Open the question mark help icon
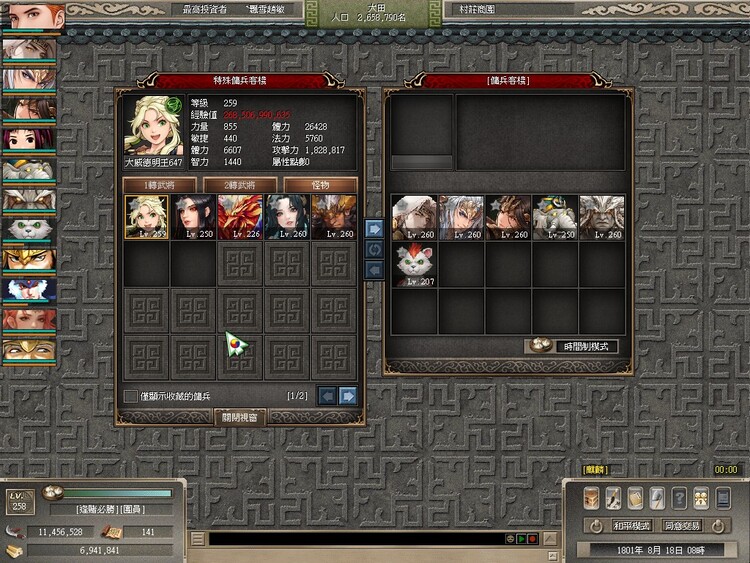750x563 pixels. point(679,498)
